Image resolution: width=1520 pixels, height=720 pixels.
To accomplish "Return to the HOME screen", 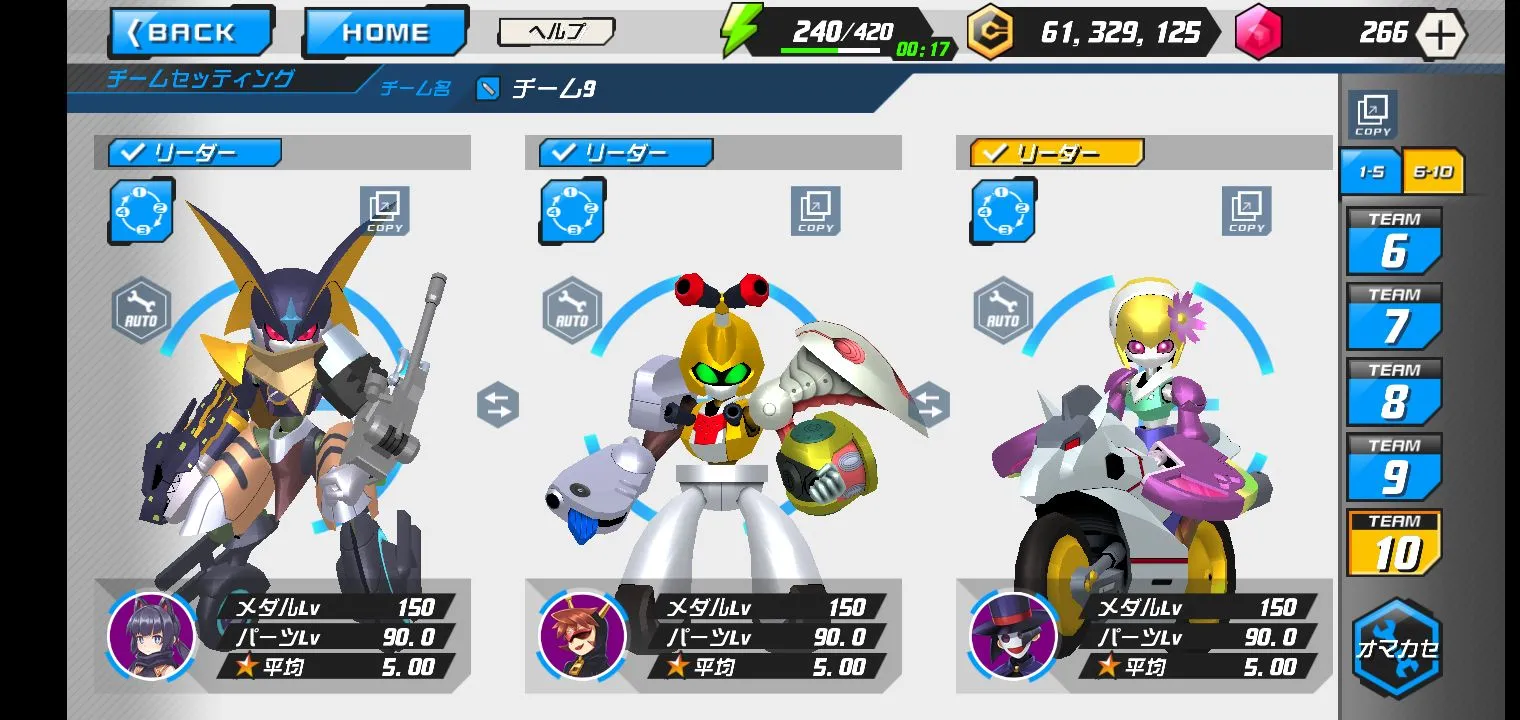I will [x=385, y=33].
